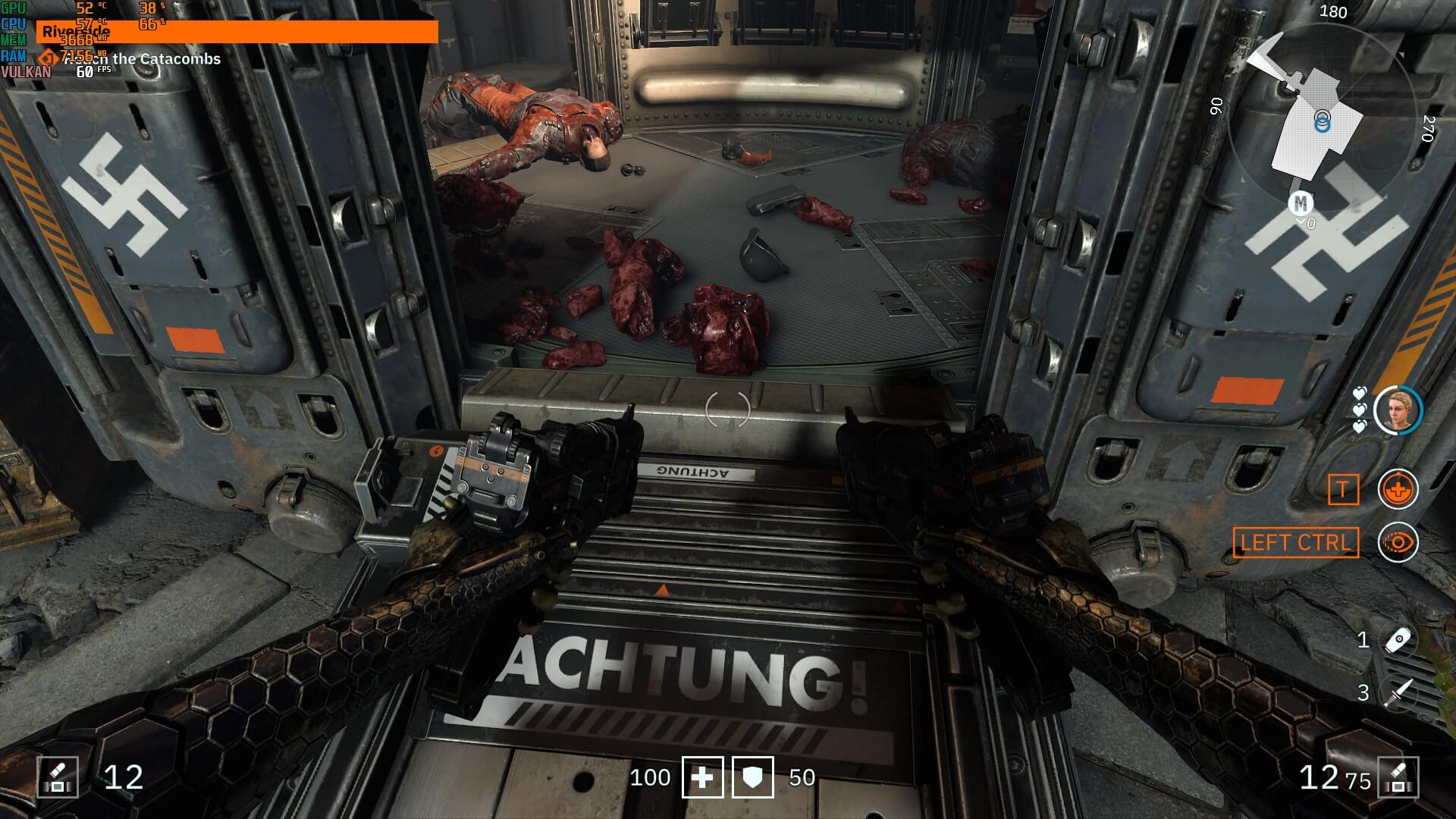Click the M marker on the minimap

point(1301,203)
